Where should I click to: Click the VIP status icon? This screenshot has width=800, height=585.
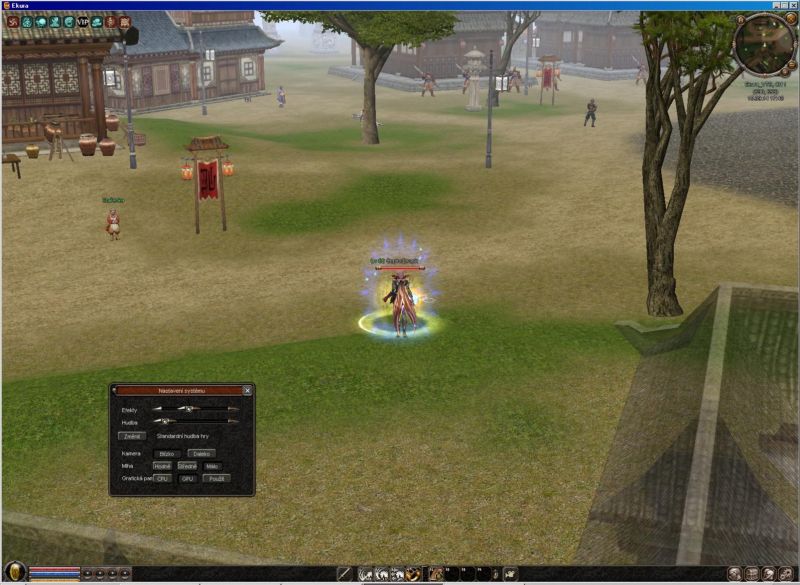point(82,21)
